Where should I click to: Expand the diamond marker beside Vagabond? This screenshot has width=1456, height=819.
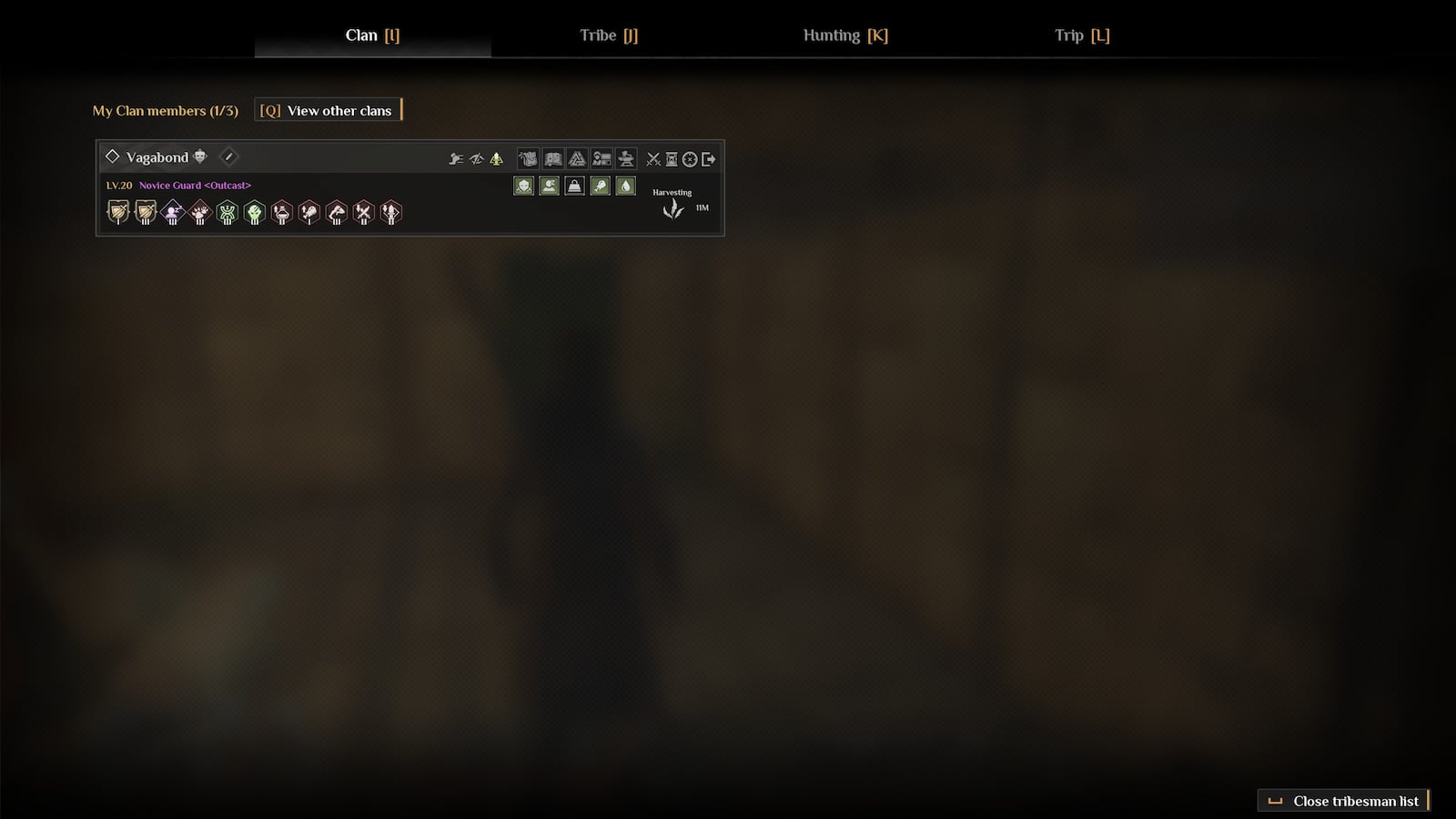pyautogui.click(x=114, y=156)
